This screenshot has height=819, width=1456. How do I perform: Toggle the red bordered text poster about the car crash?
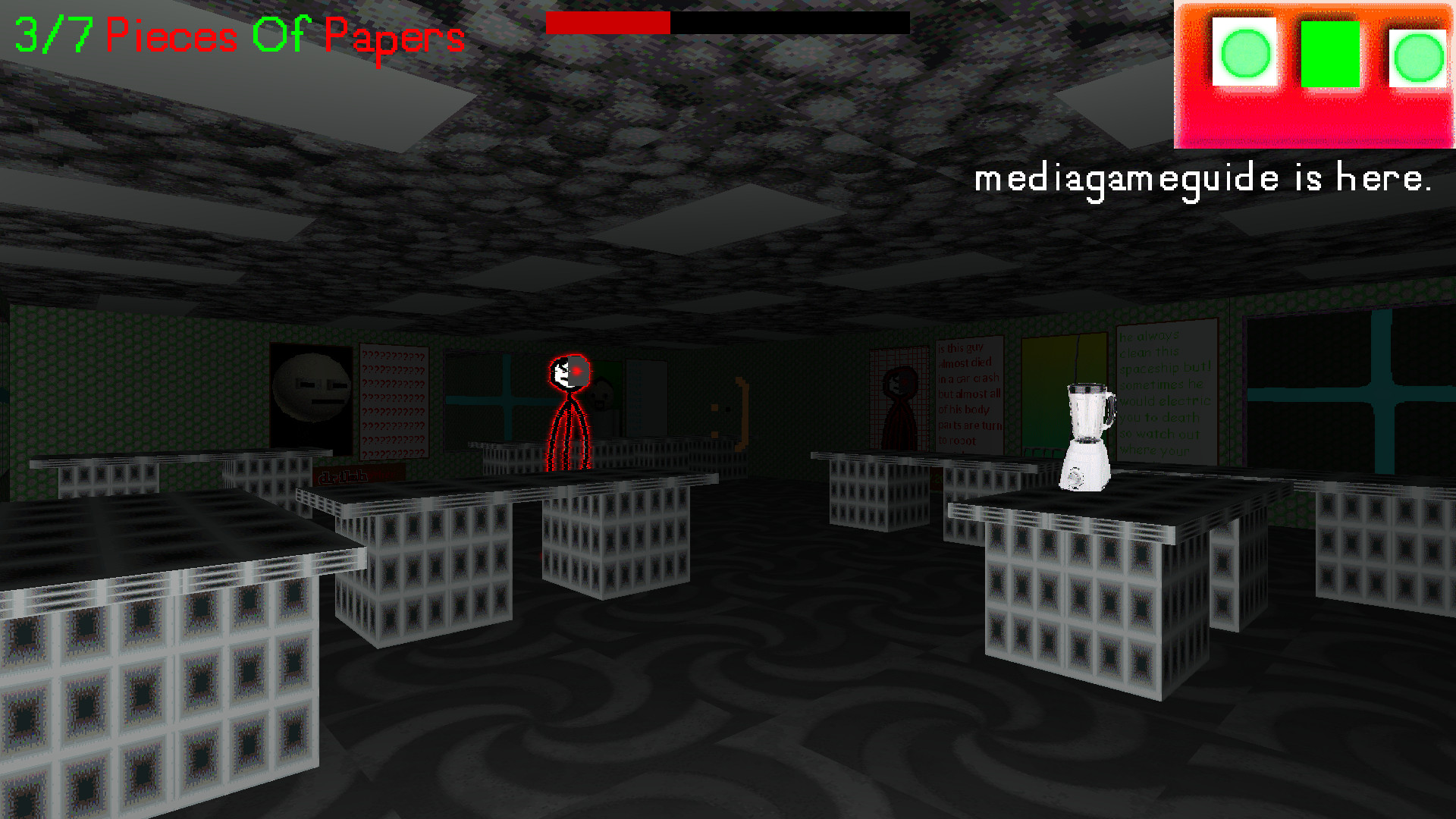tap(968, 394)
